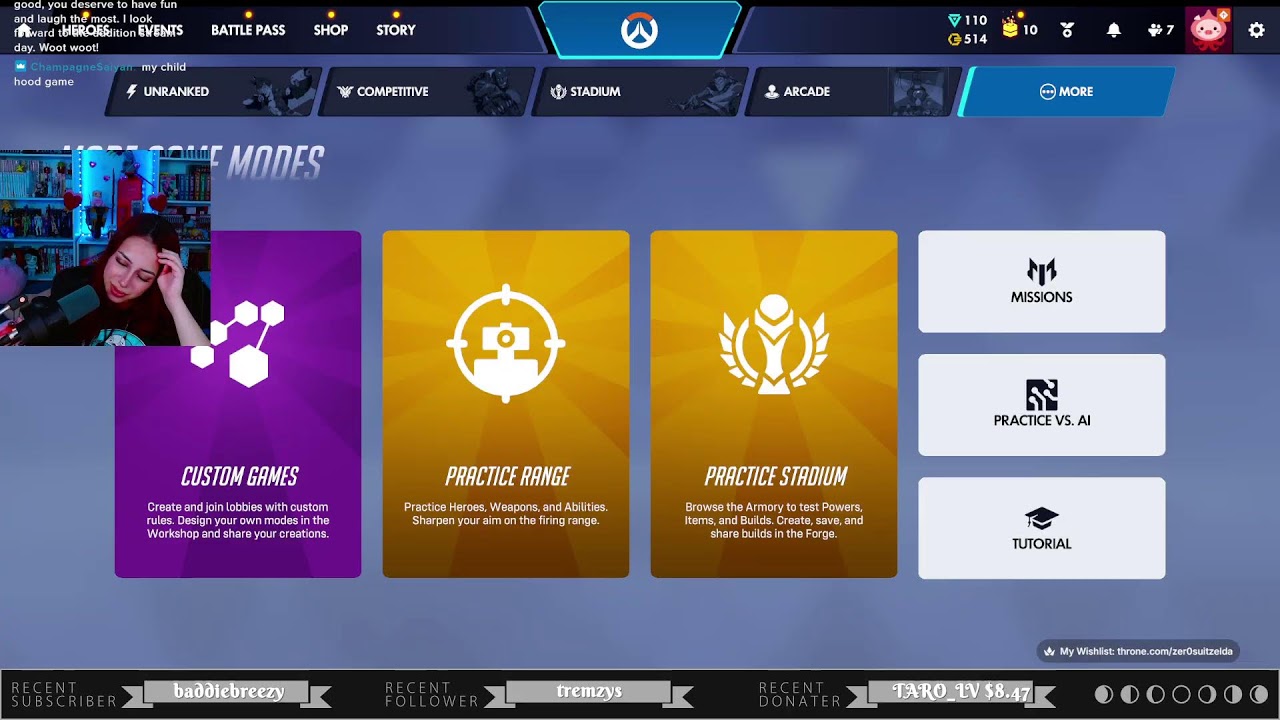Click the Overwatch logo emblem

640,27
